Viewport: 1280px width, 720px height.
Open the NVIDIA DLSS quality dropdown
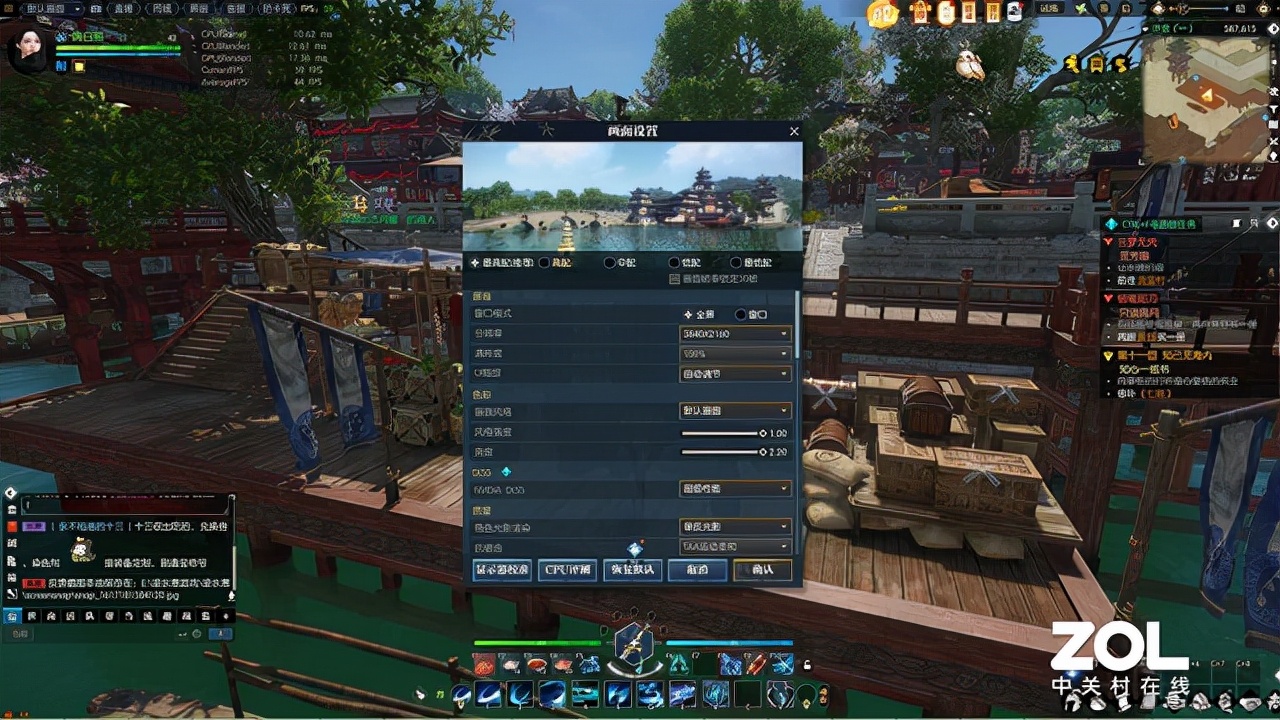coord(735,489)
